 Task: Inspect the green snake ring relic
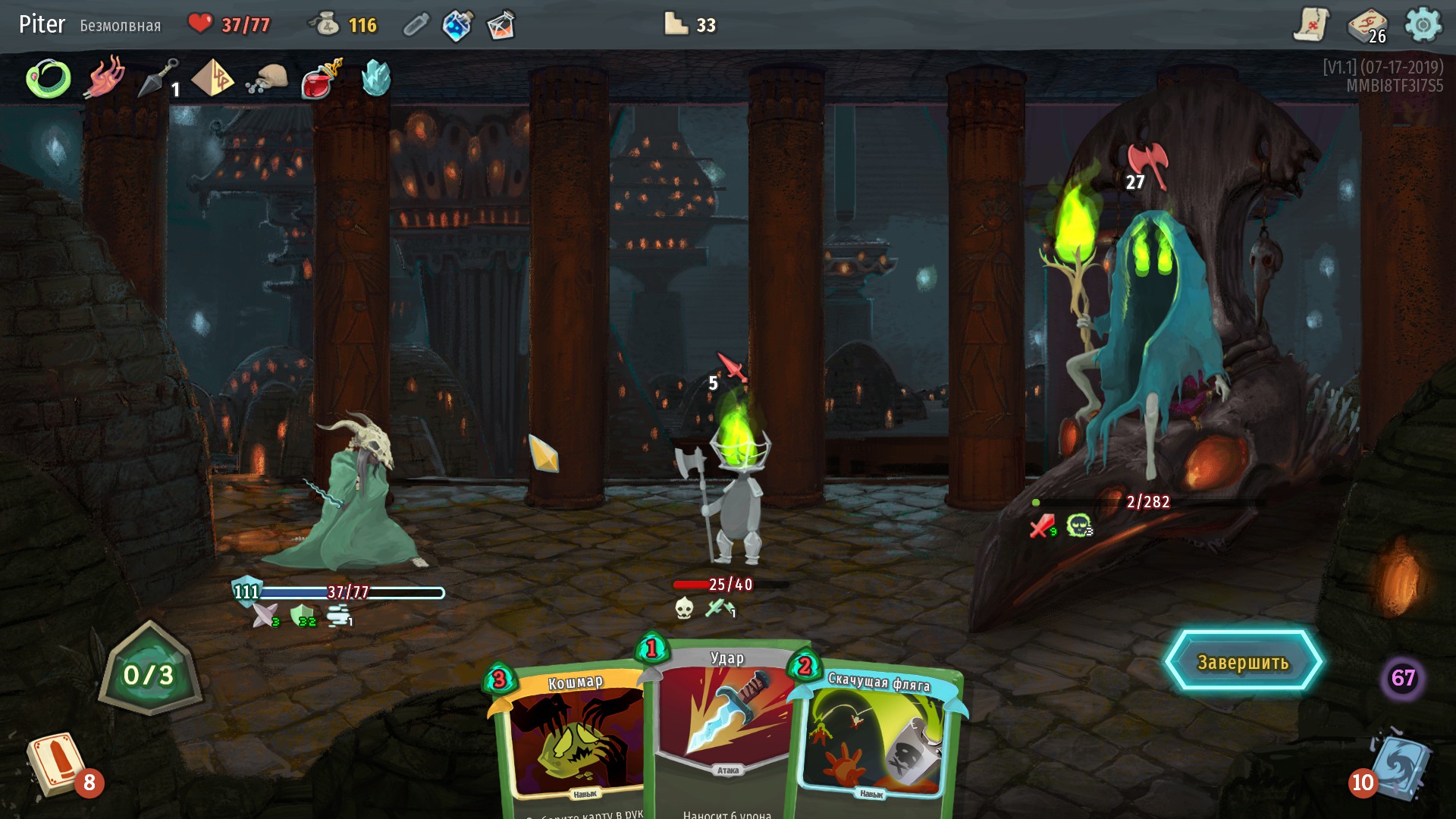pos(49,79)
